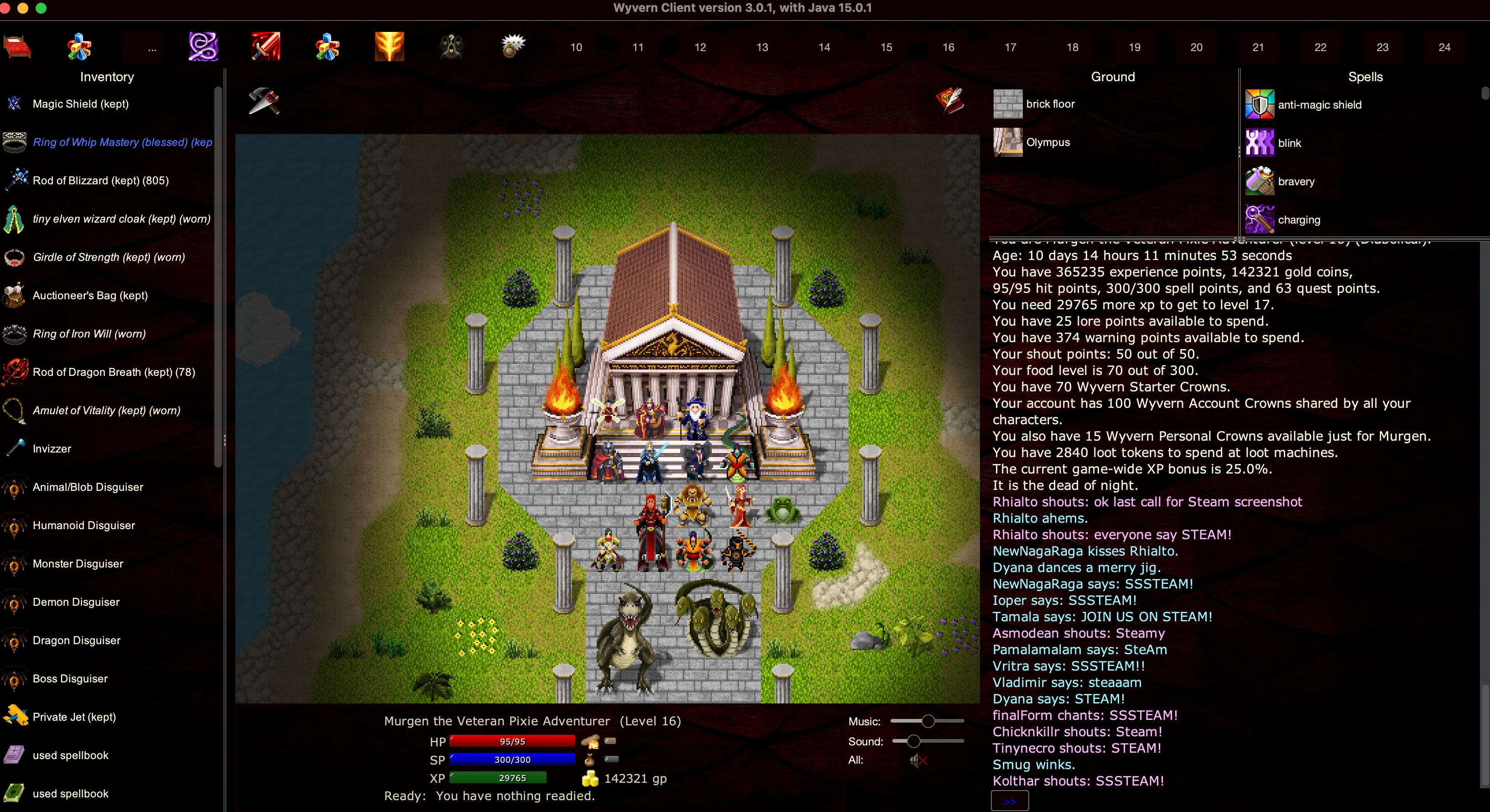The height and width of the screenshot is (812, 1490).
Task: Open the quill and book journal icon
Action: (949, 101)
